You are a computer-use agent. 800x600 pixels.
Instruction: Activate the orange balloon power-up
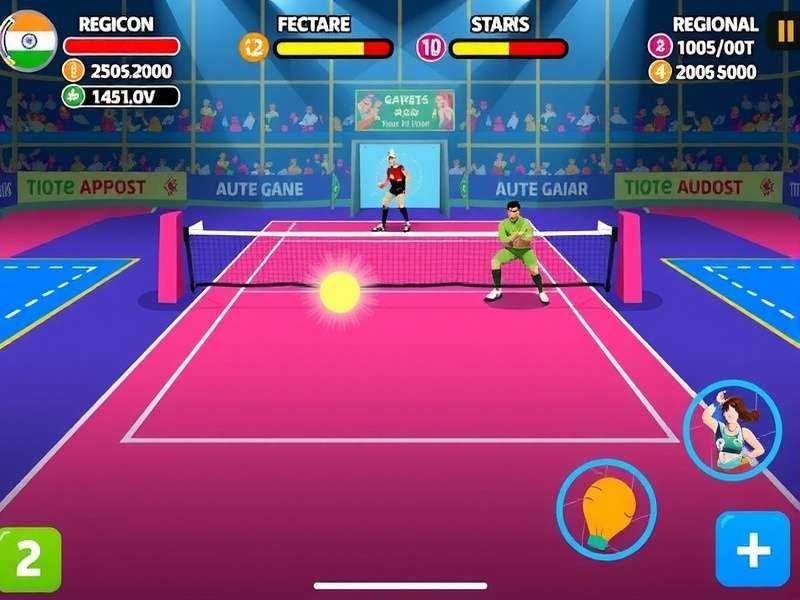click(606, 509)
